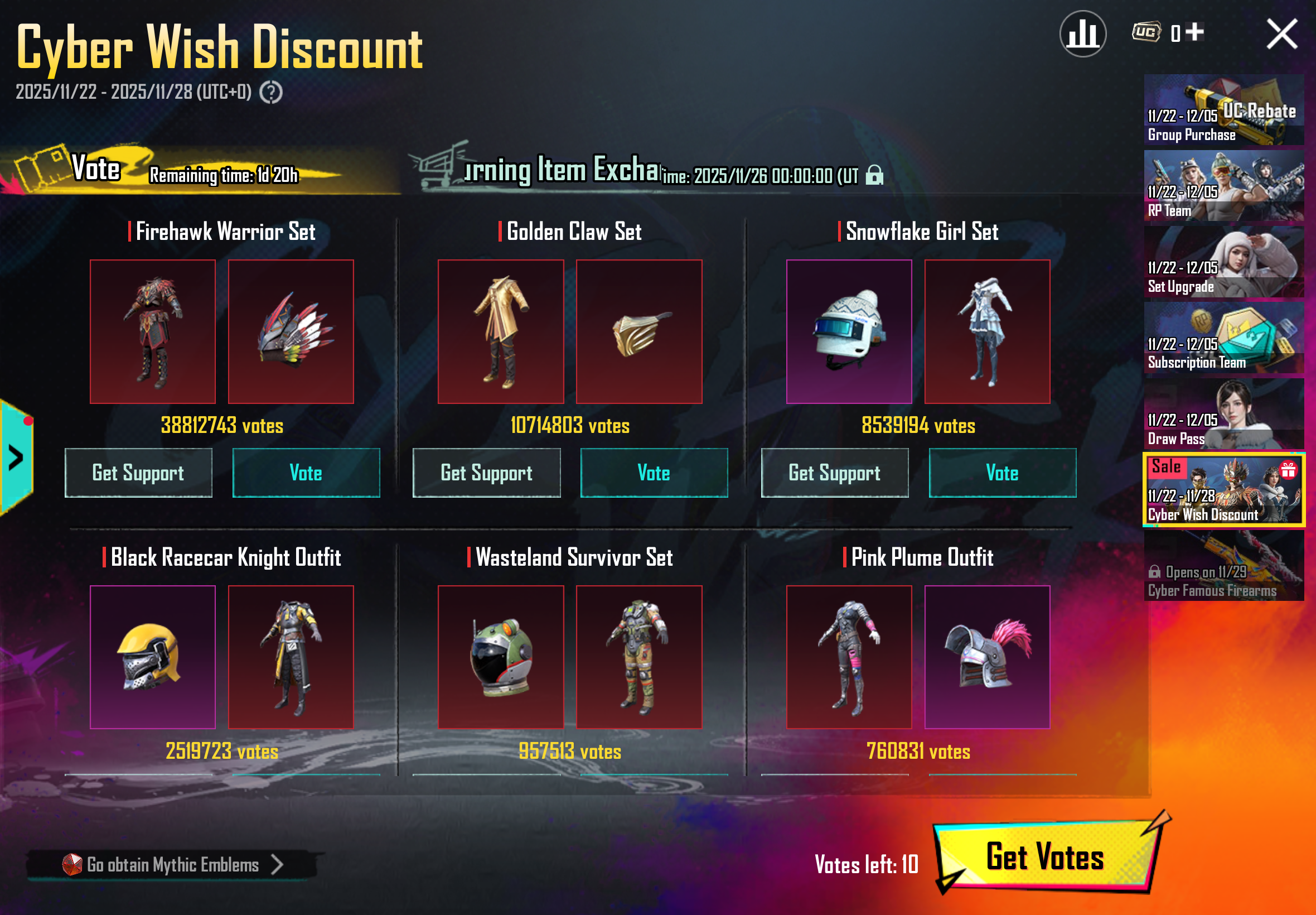Get Support for the Snowflake Girl Set
The height and width of the screenshot is (915, 1316).
(x=834, y=473)
